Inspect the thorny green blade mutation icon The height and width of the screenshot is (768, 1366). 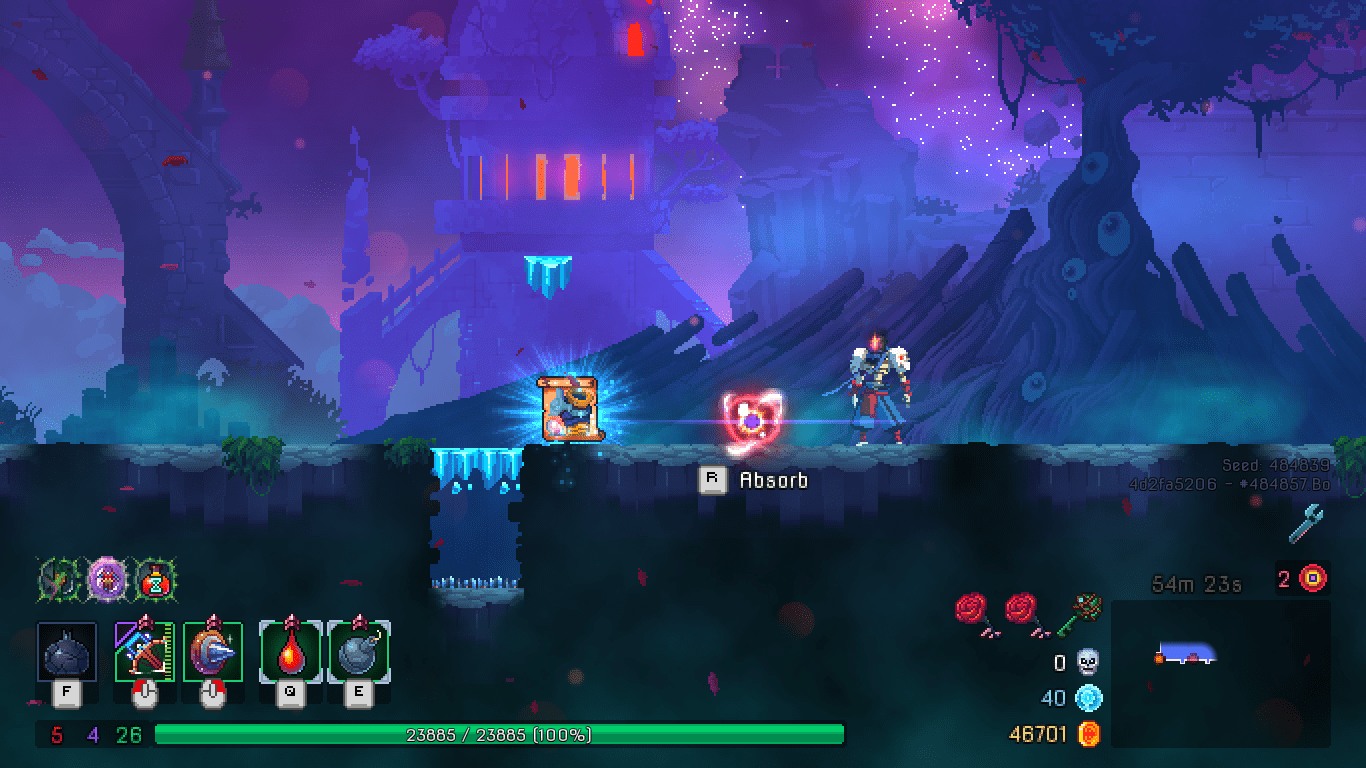tap(57, 578)
